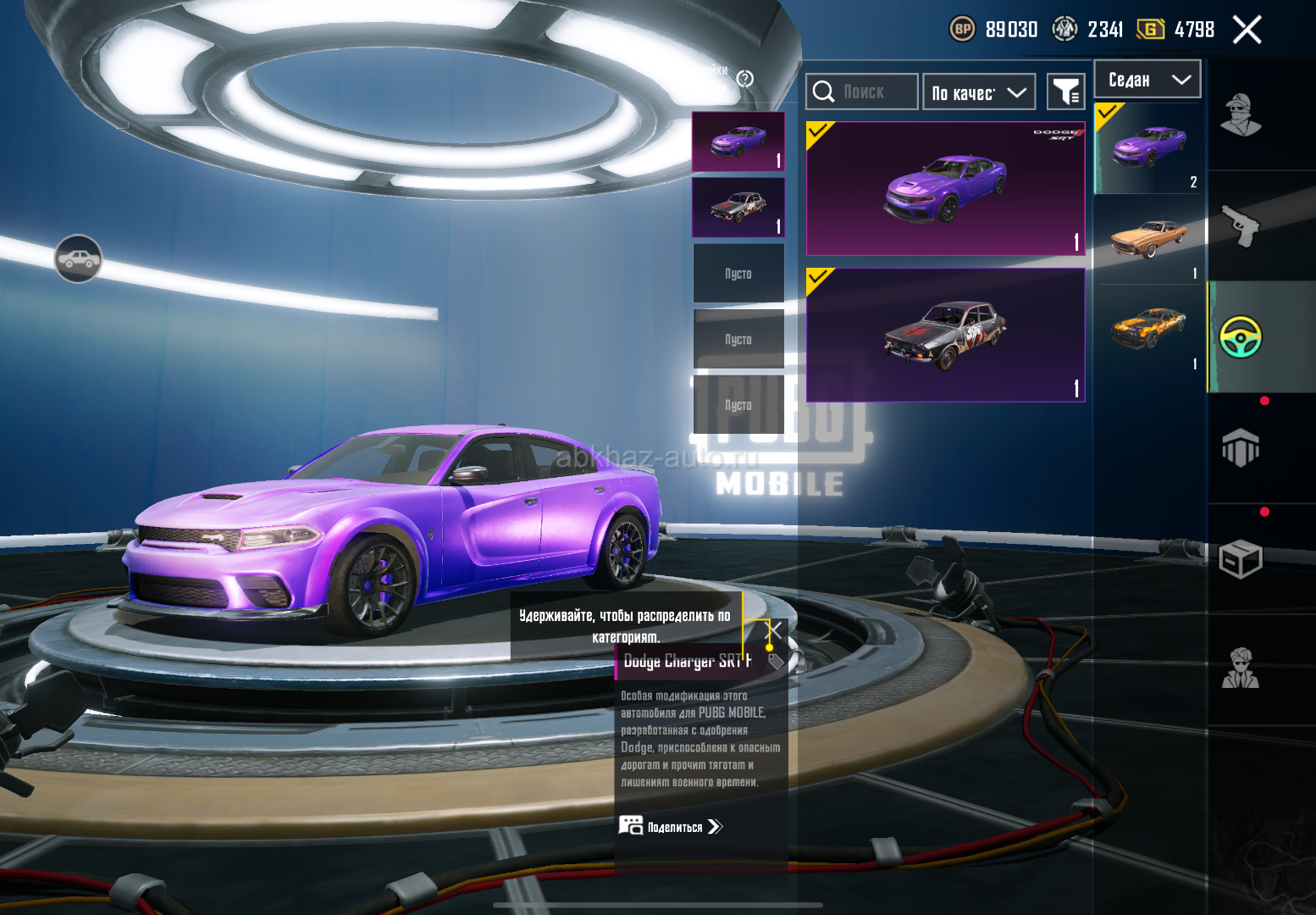Select the black graffiti sedan skin card
The width and height of the screenshot is (1316, 915).
pyautogui.click(x=945, y=335)
